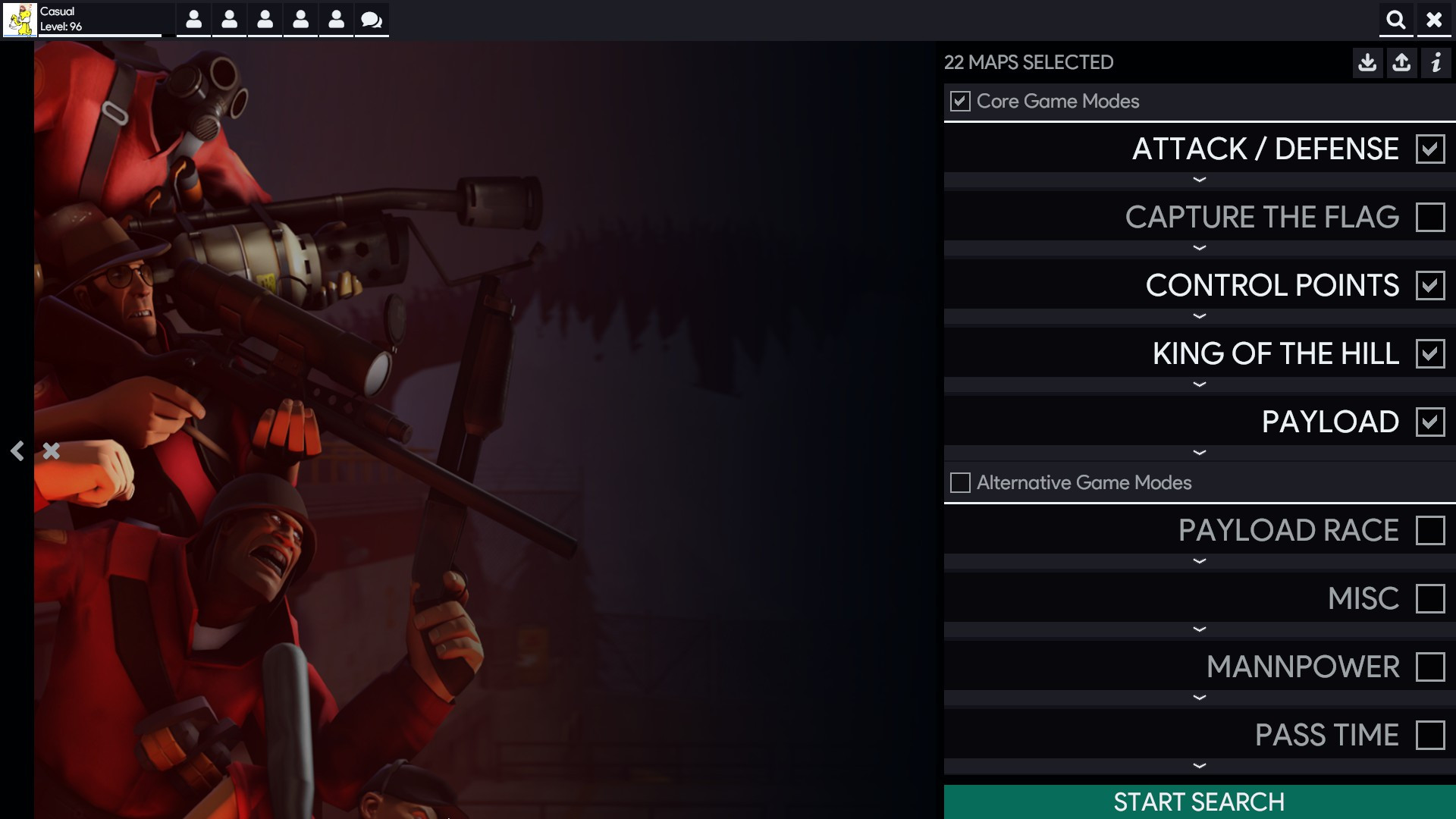
Task: Expand the Mannpower map list
Action: click(1199, 696)
